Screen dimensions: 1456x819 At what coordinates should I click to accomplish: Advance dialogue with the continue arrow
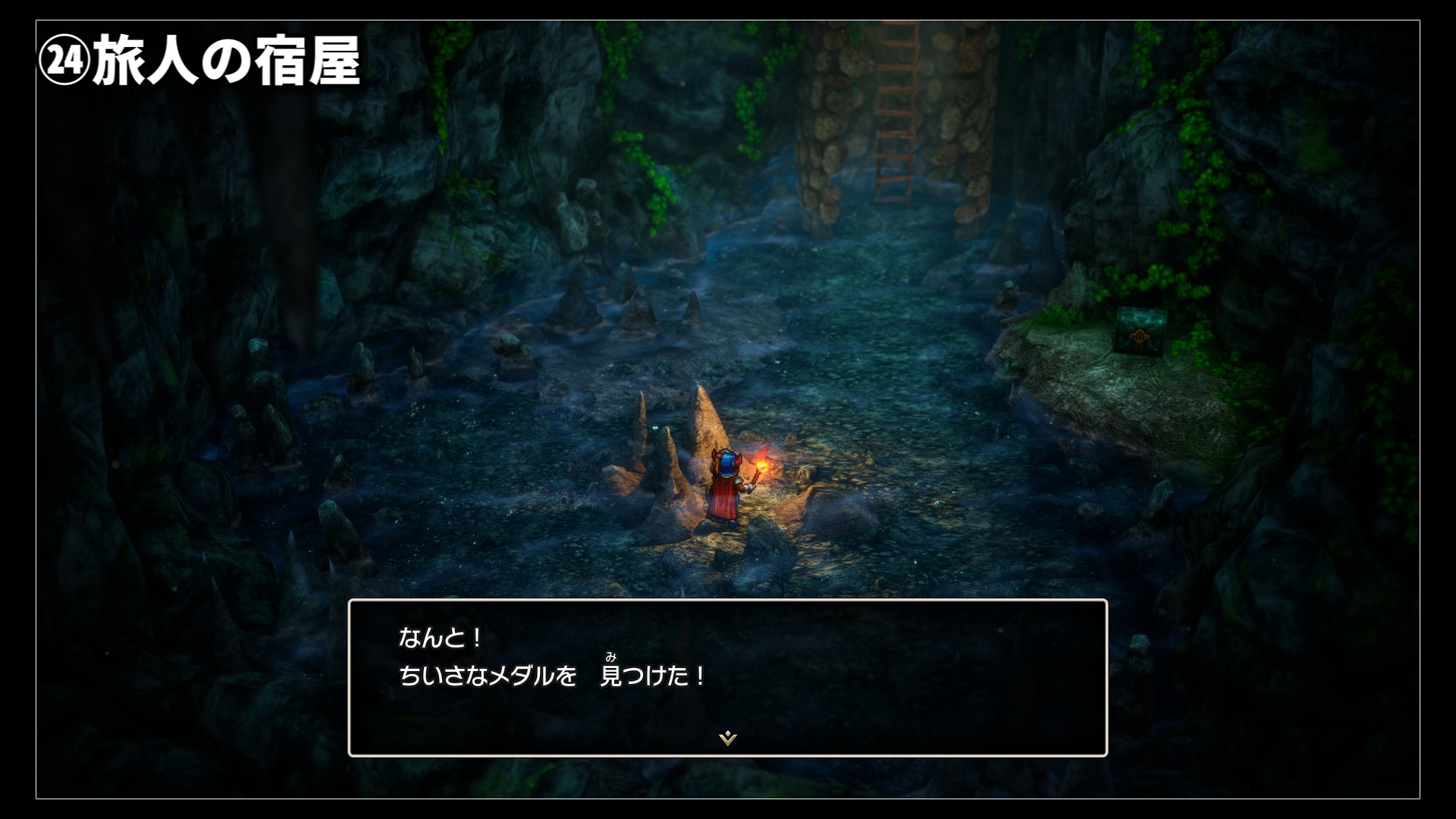click(727, 737)
